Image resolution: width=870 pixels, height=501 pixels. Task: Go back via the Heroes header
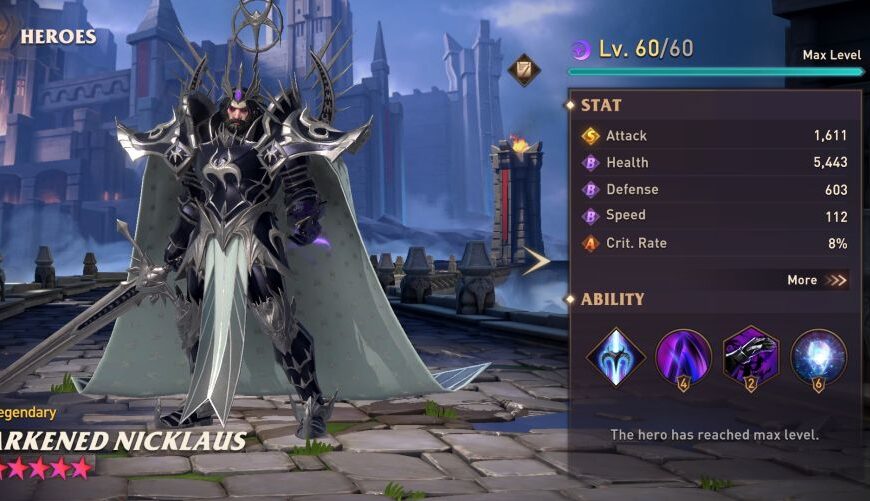(x=50, y=37)
